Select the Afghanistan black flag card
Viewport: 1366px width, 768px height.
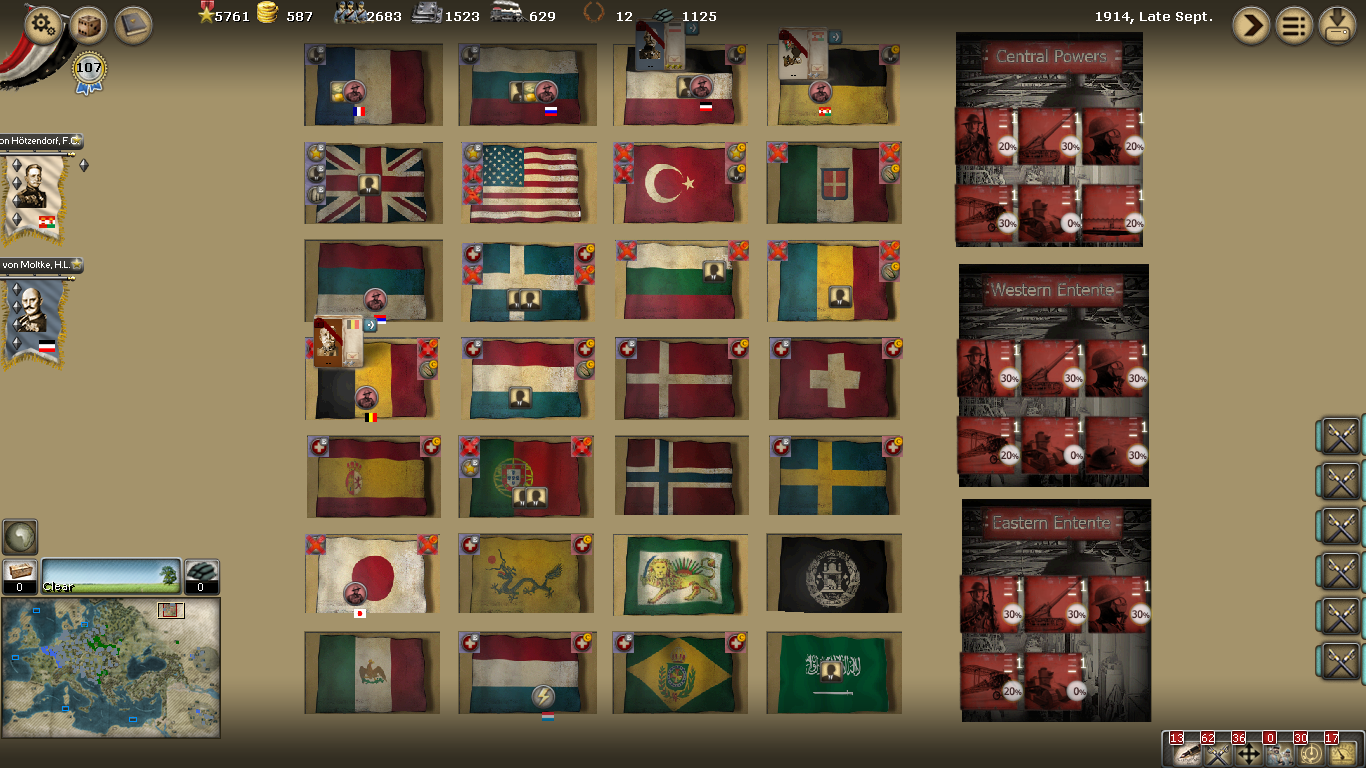tap(834, 573)
